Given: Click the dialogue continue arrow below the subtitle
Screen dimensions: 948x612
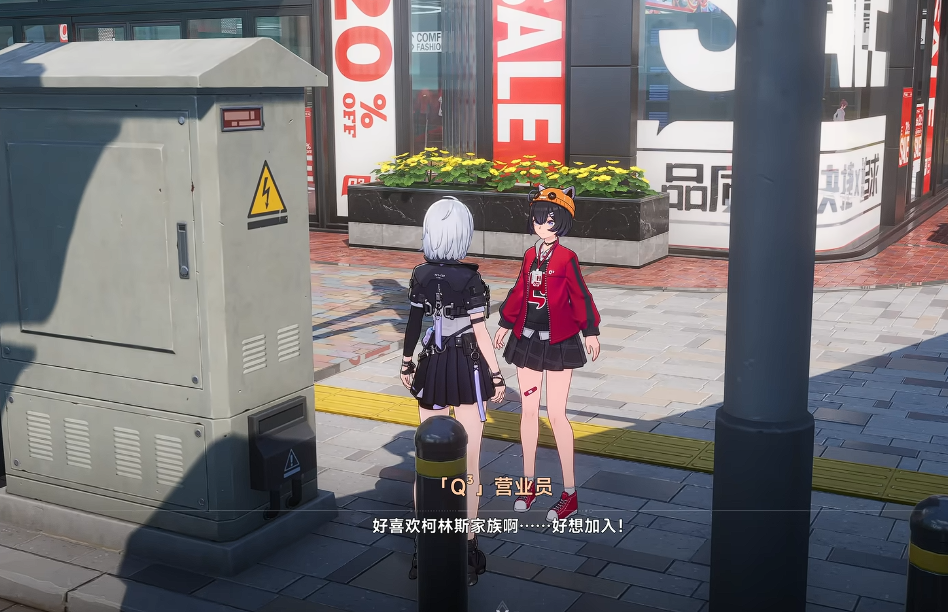Looking at the screenshot, I should pyautogui.click(x=503, y=604).
